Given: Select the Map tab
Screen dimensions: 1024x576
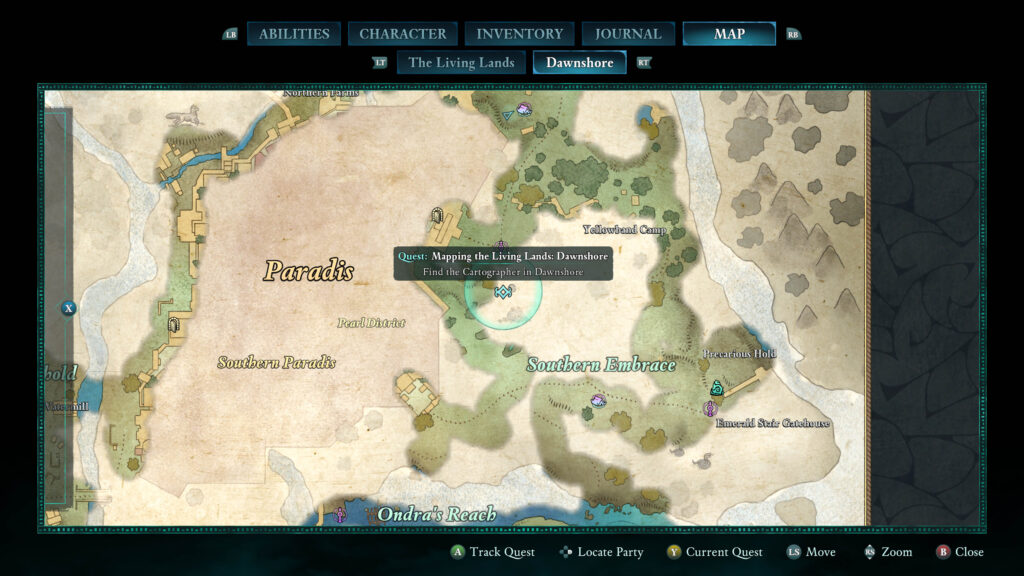Looking at the screenshot, I should 729,34.
